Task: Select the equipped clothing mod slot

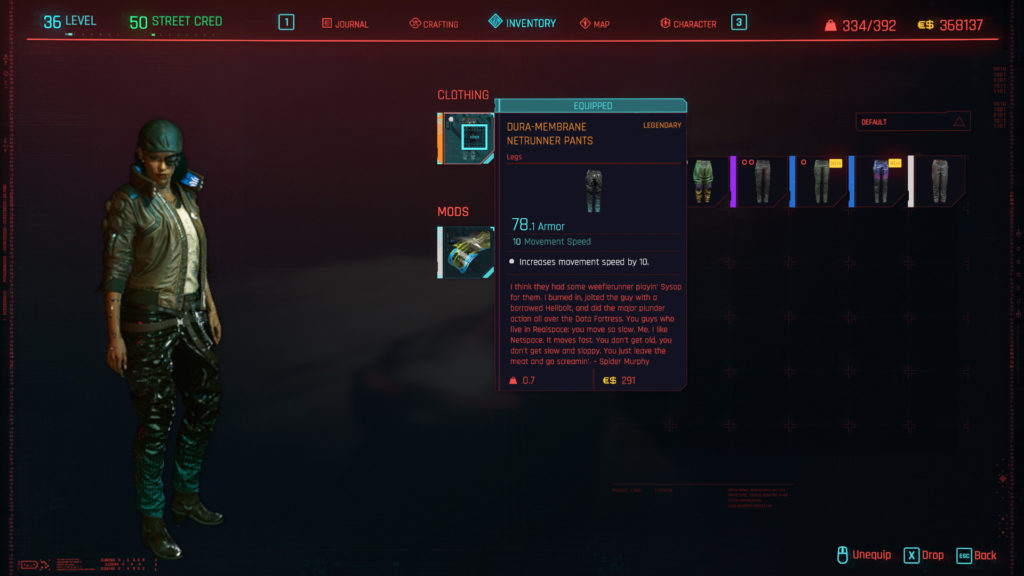Action: click(466, 252)
